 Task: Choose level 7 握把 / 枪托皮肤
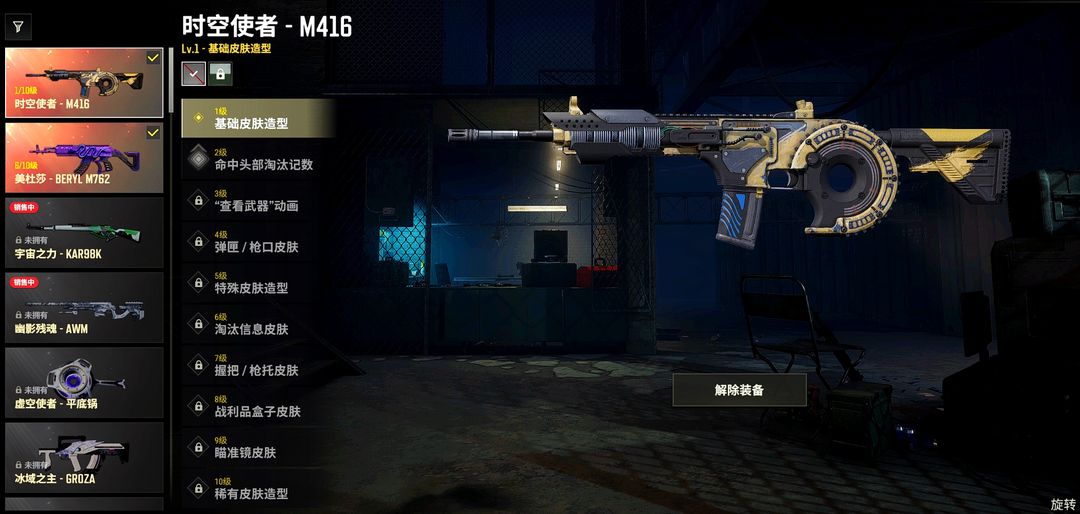tap(257, 365)
